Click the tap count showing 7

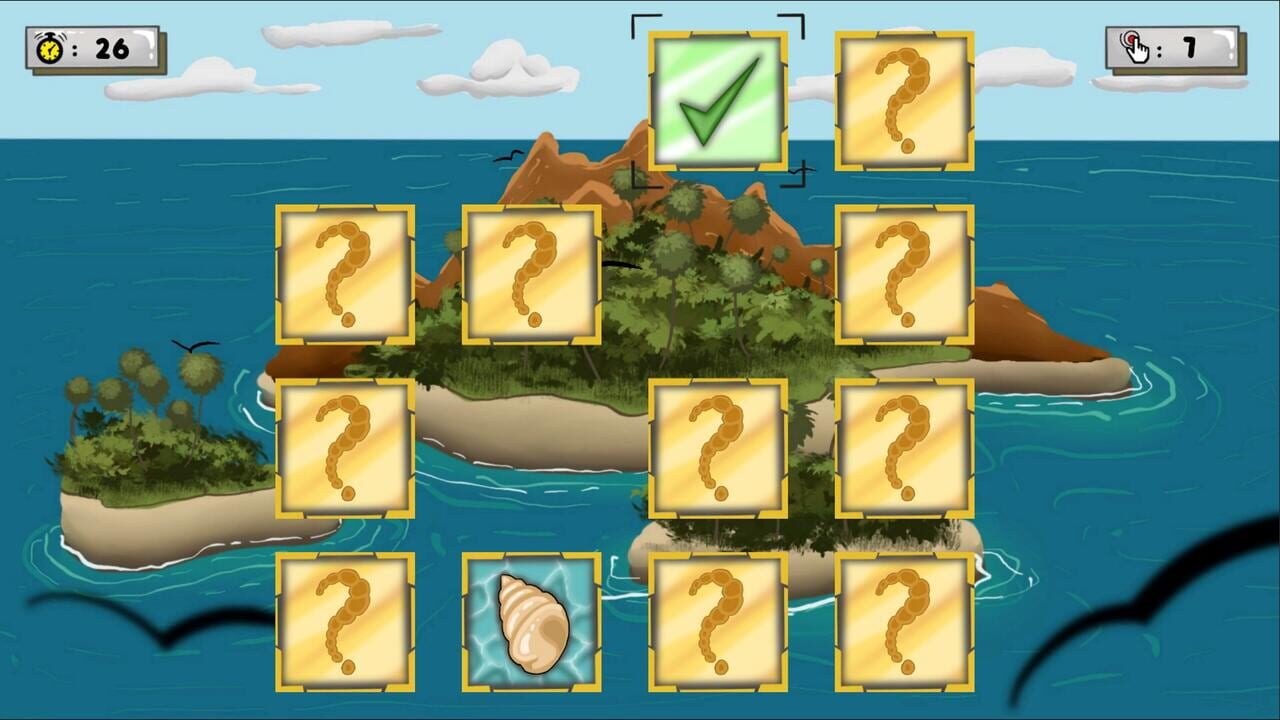1190,45
